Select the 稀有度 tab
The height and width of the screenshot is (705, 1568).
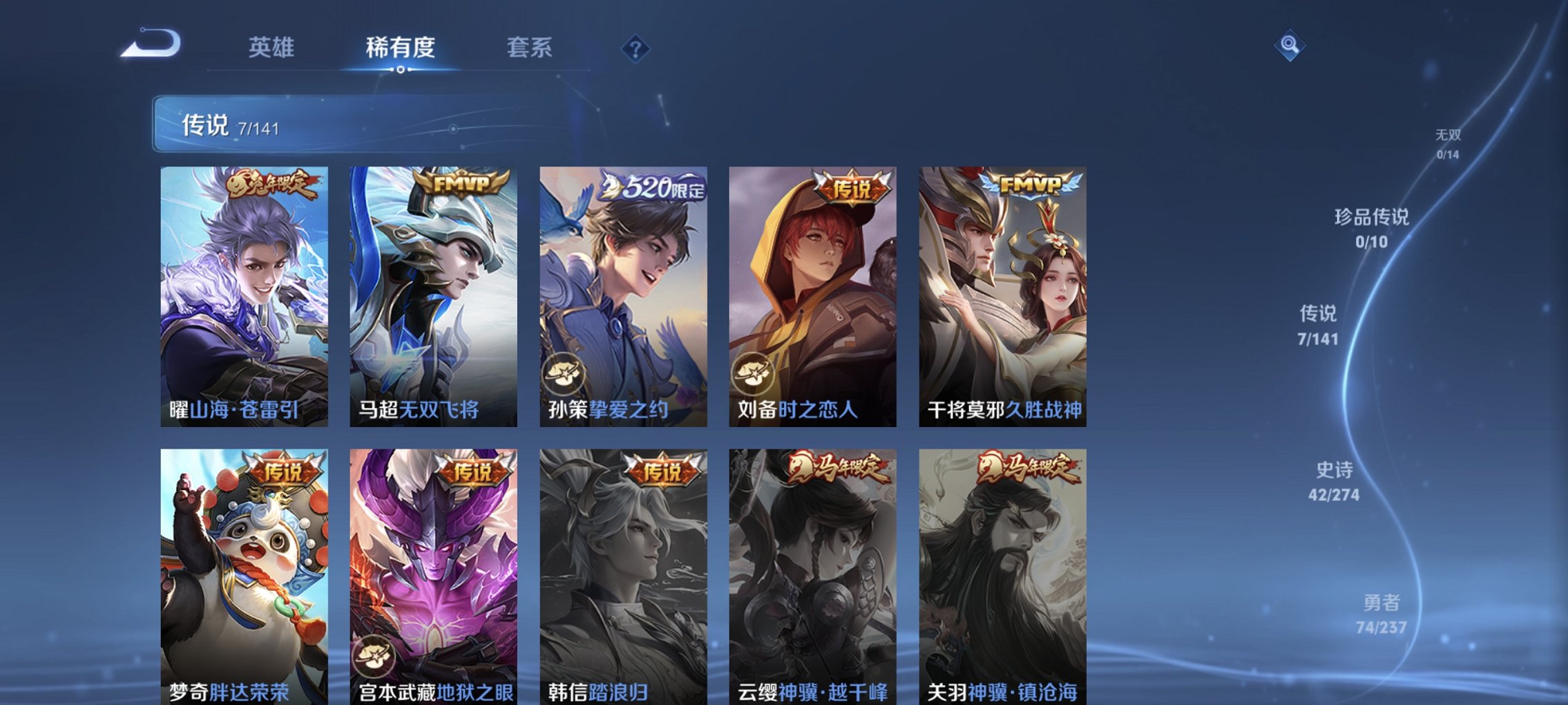point(401,48)
